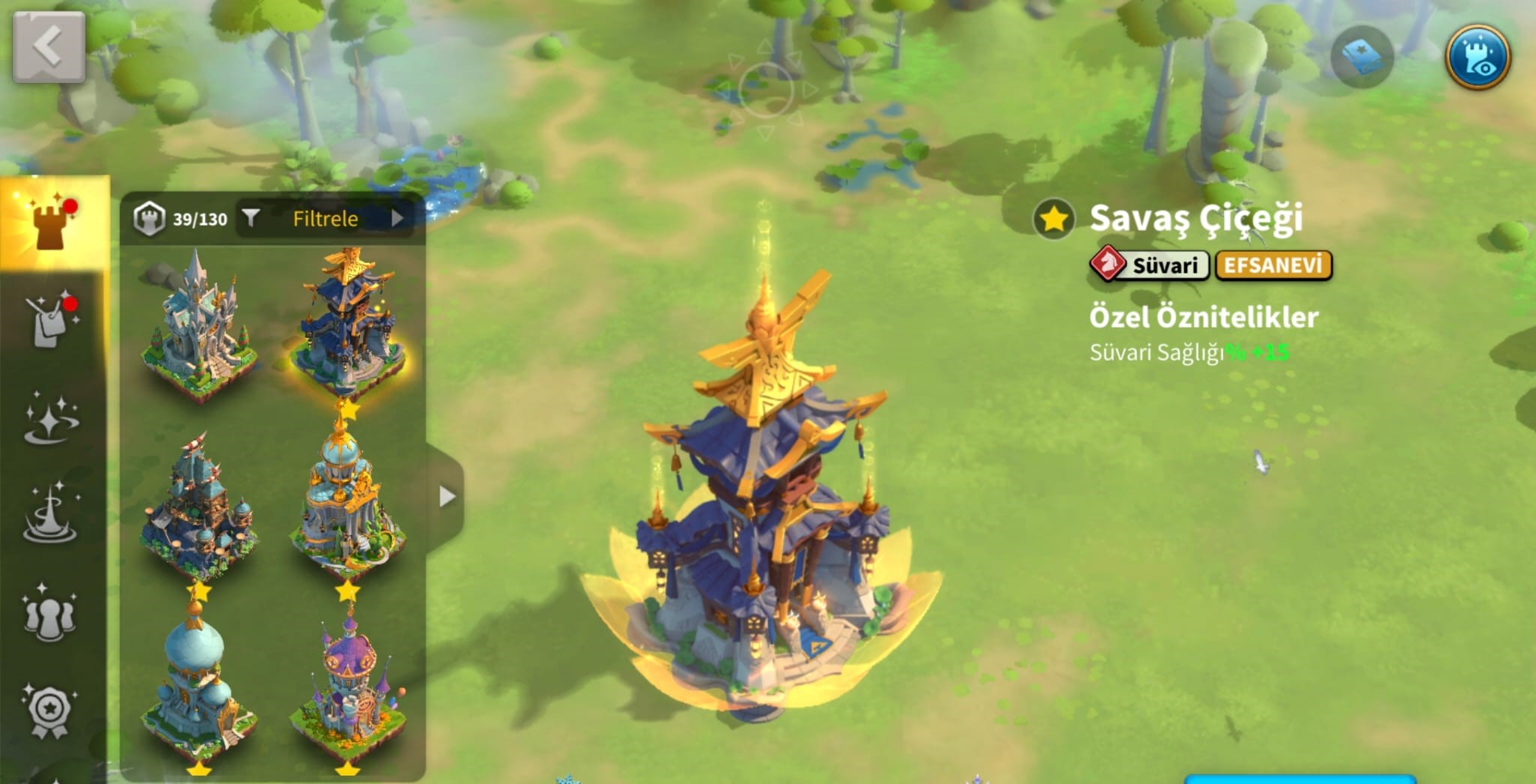Pick the golden-roofed Savaş Çiçeği pagoda thumbnail
1536x784 pixels.
click(x=347, y=324)
